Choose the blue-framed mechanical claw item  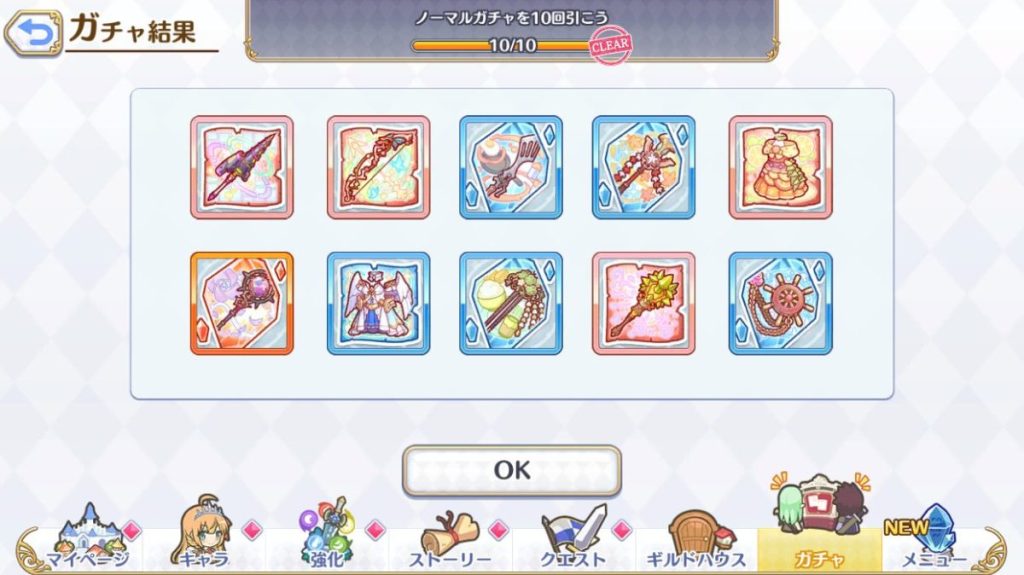511,167
